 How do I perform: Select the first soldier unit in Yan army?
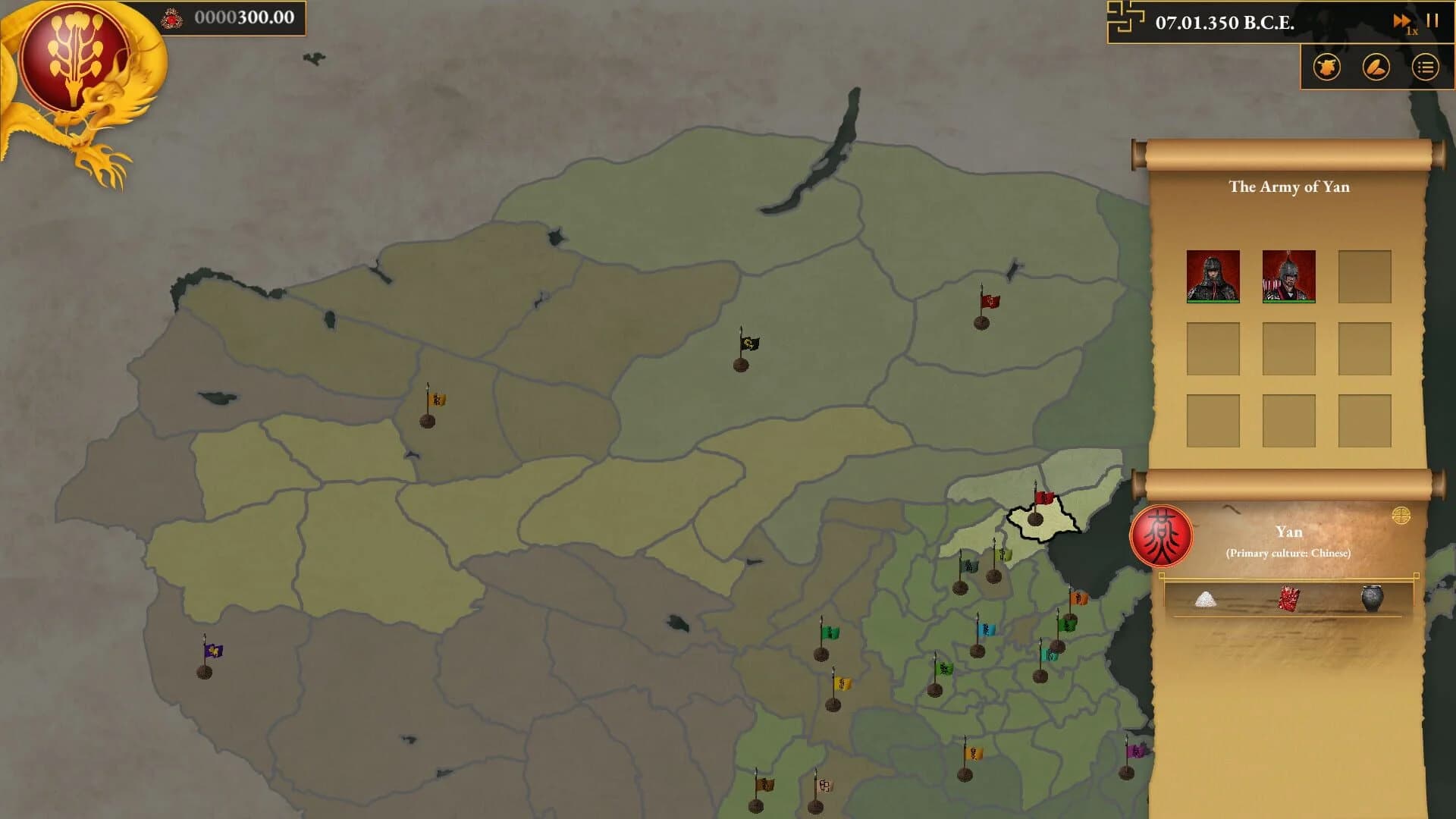(1214, 278)
